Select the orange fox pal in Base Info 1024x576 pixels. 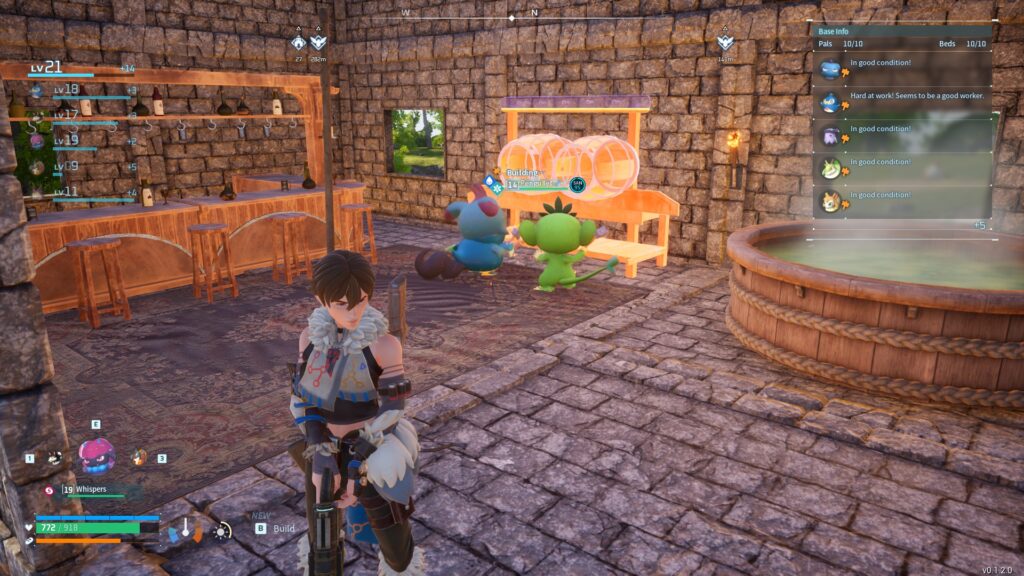(x=830, y=201)
